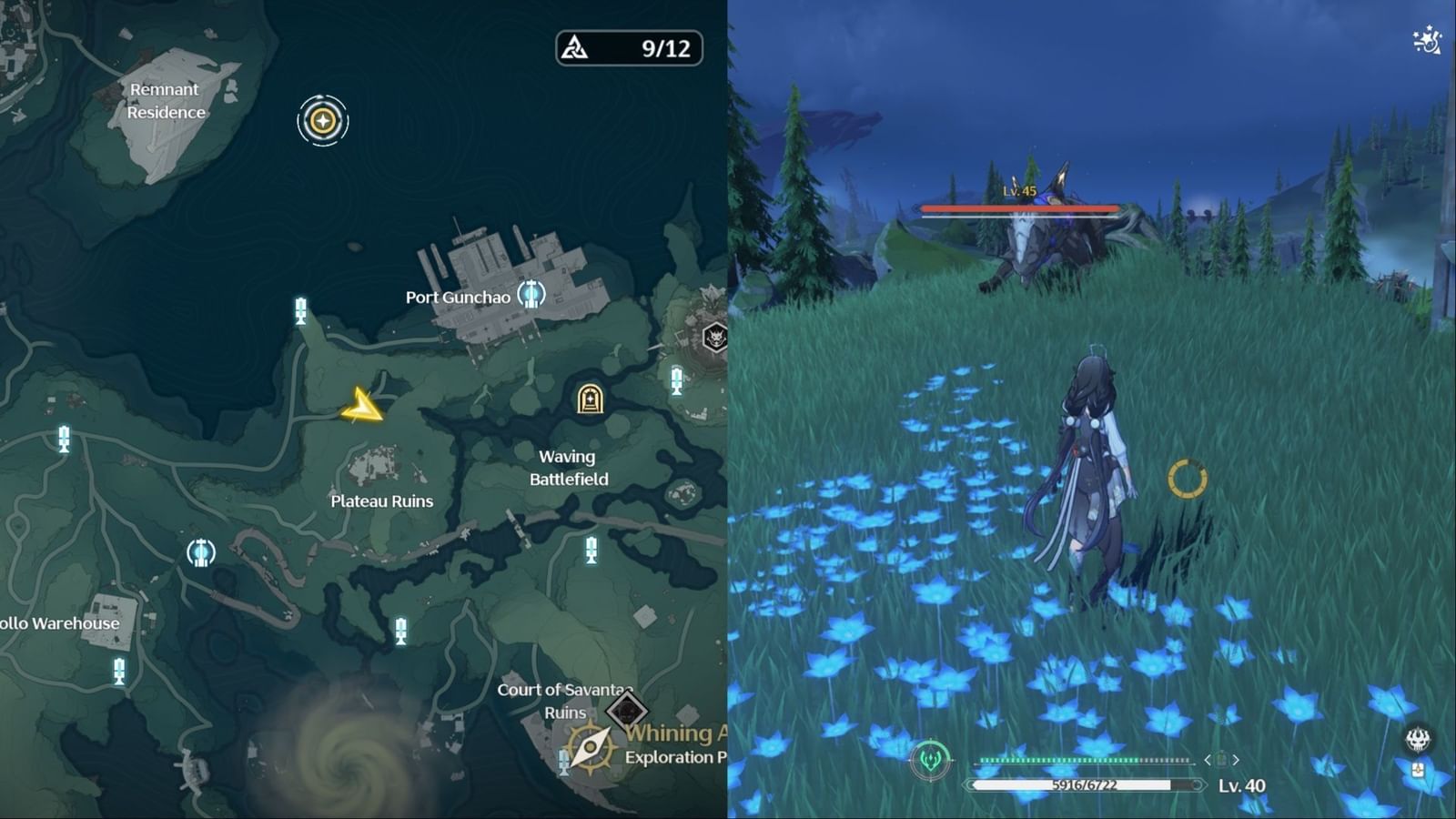
Task: Open the equipped quick-use item slot
Action: [1221, 760]
